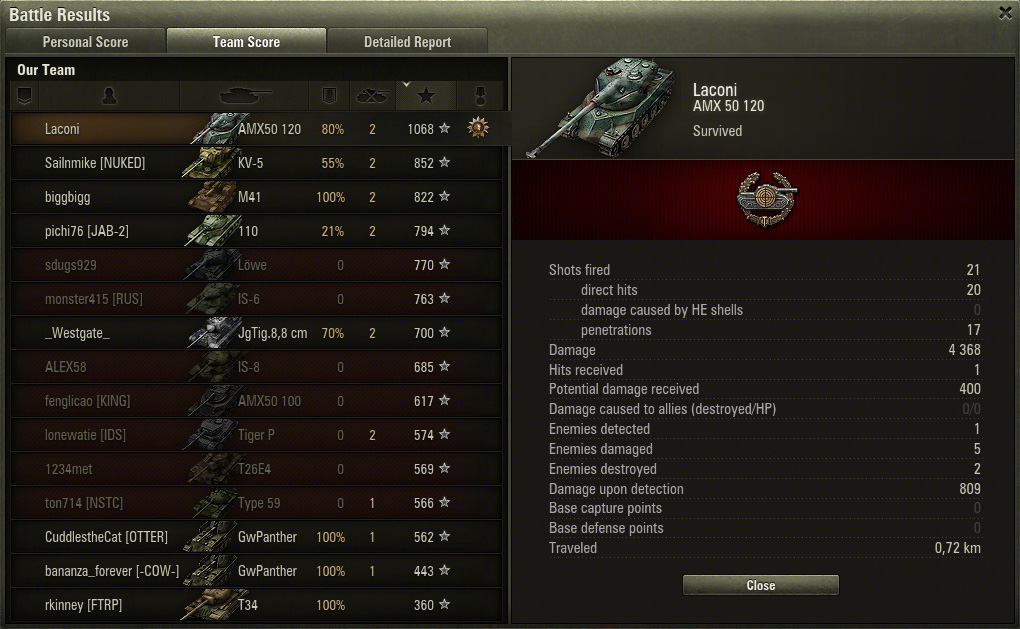This screenshot has height=629, width=1020.
Task: Select ALEX58's IS-8 row
Action: 256,367
